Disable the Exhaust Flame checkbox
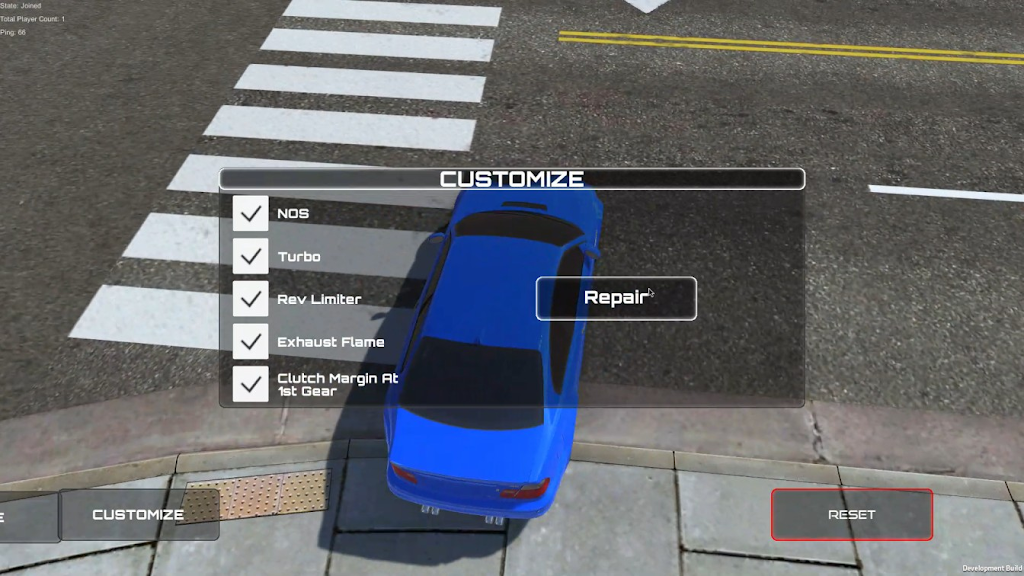The height and width of the screenshot is (576, 1024). coord(251,341)
